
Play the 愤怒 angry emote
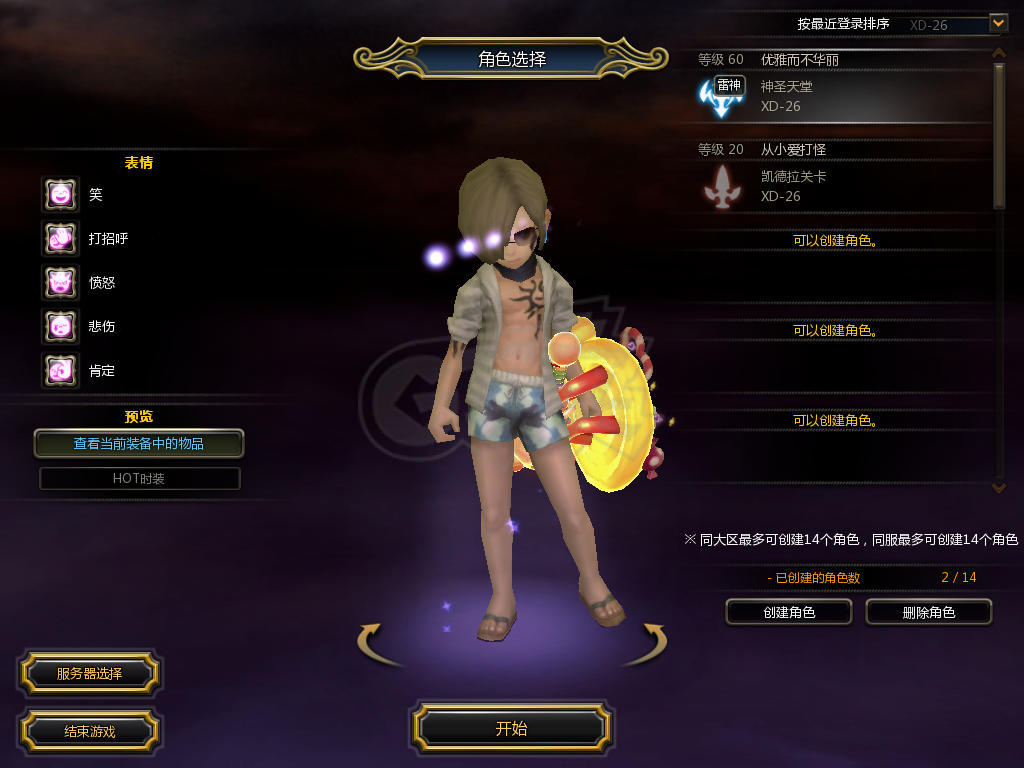point(60,282)
